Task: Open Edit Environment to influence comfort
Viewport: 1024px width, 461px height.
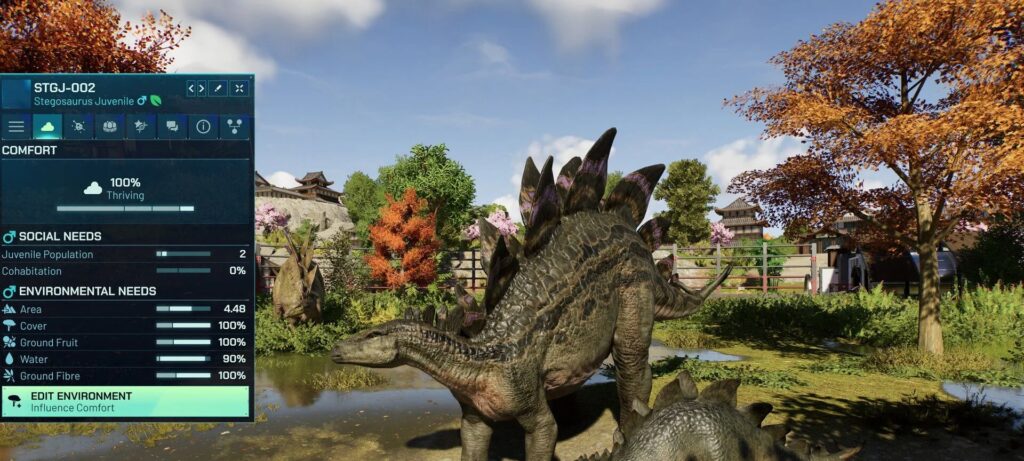Action: 125,401
